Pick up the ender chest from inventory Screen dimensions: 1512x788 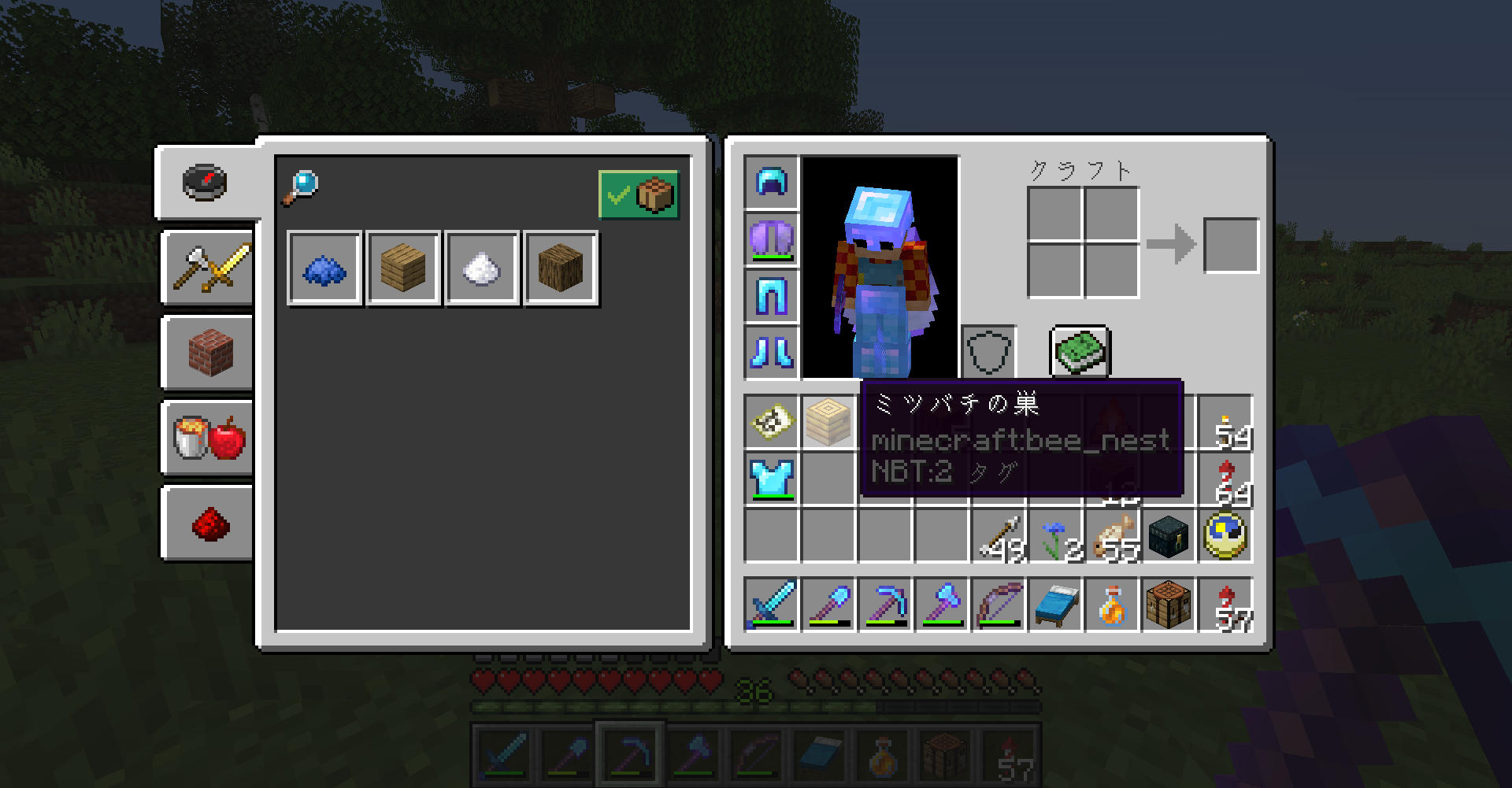[x=1168, y=534]
